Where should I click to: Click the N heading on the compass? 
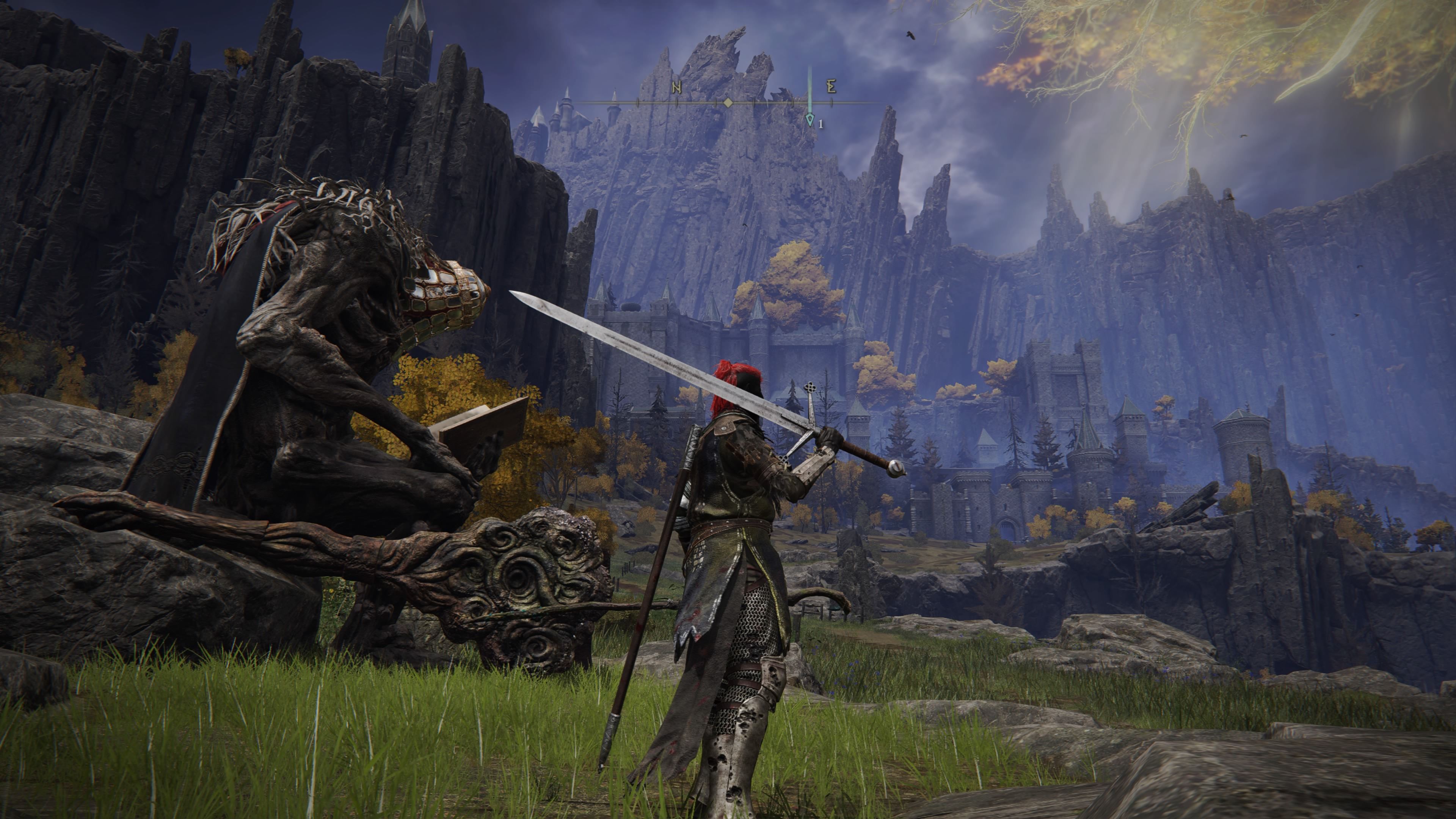coord(676,87)
